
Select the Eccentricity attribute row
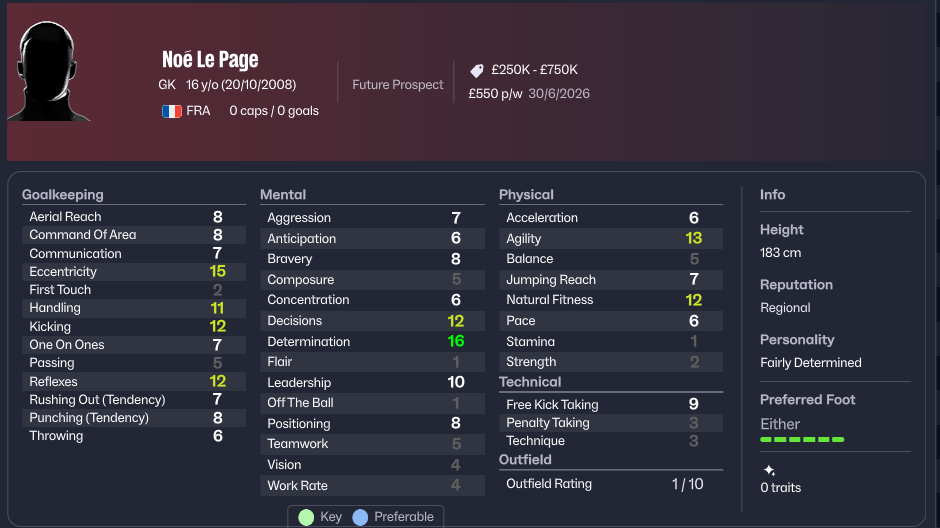pos(125,271)
